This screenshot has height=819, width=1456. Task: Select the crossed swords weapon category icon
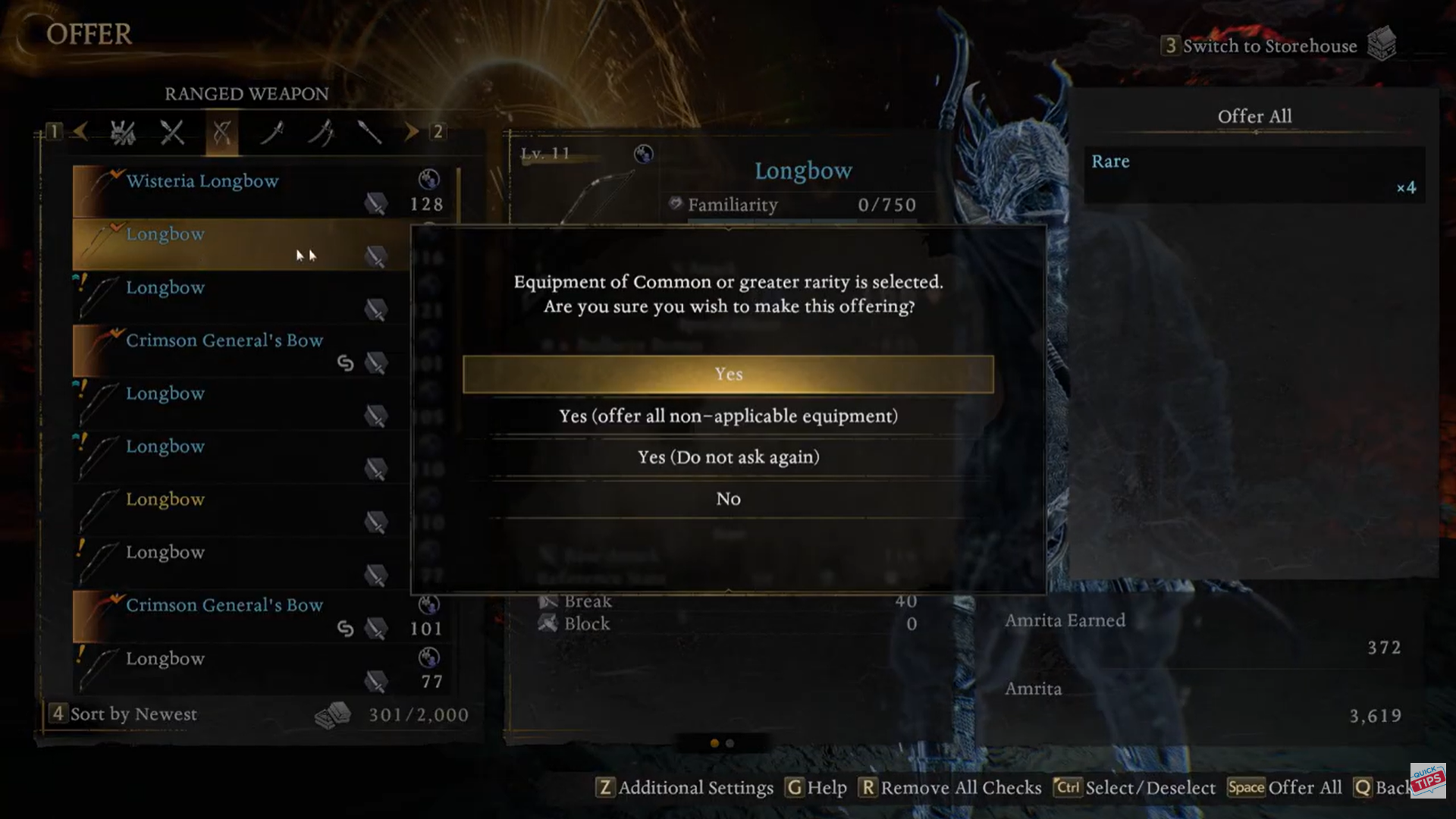click(x=172, y=133)
